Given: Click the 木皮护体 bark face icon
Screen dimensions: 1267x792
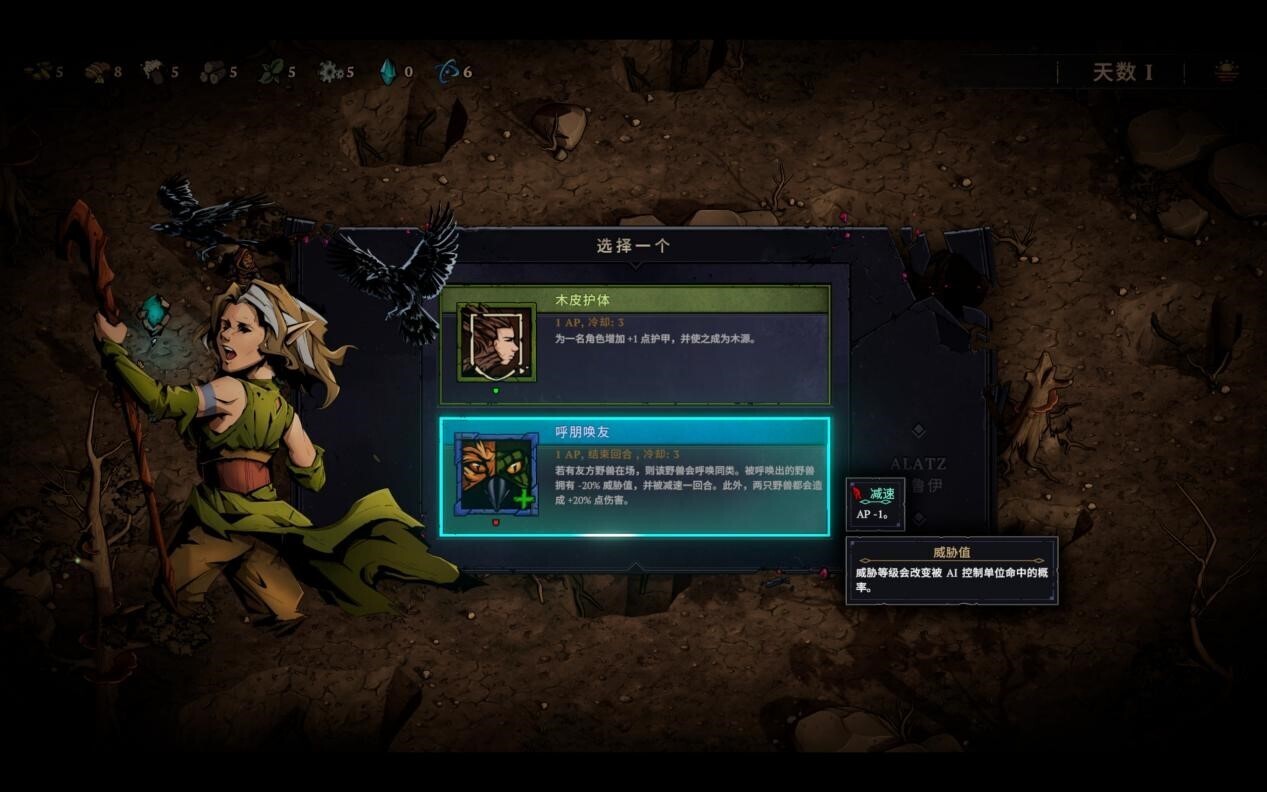Looking at the screenshot, I should [496, 343].
